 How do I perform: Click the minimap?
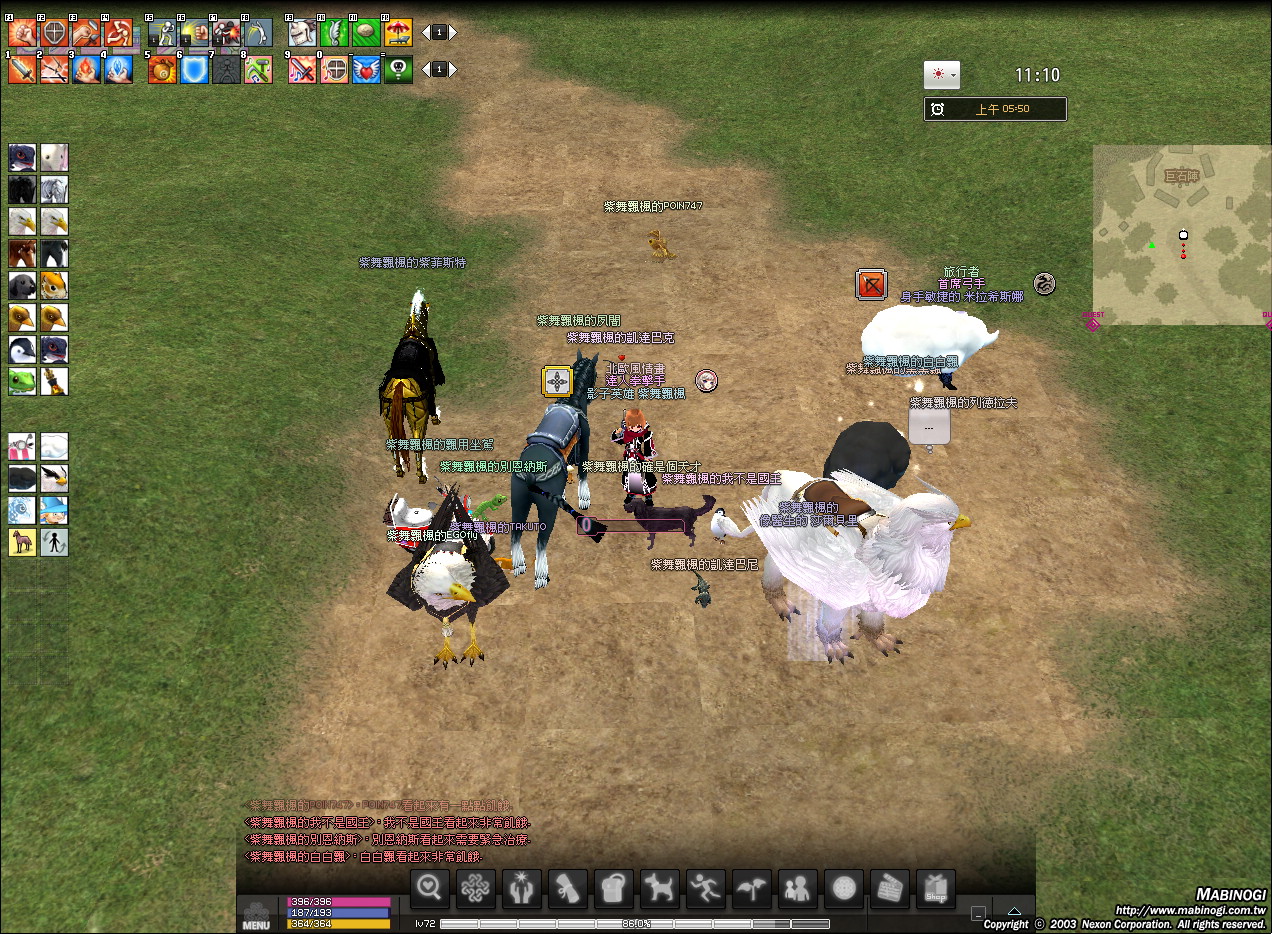(1180, 235)
